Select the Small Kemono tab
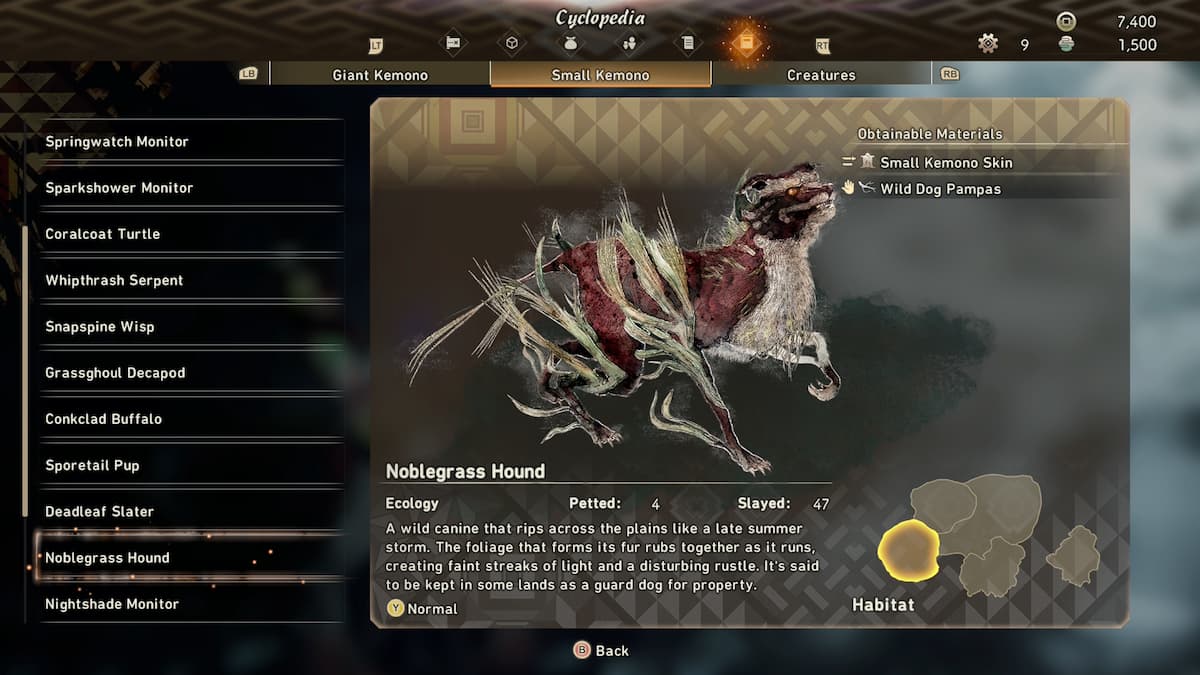The width and height of the screenshot is (1200, 675). [600, 75]
